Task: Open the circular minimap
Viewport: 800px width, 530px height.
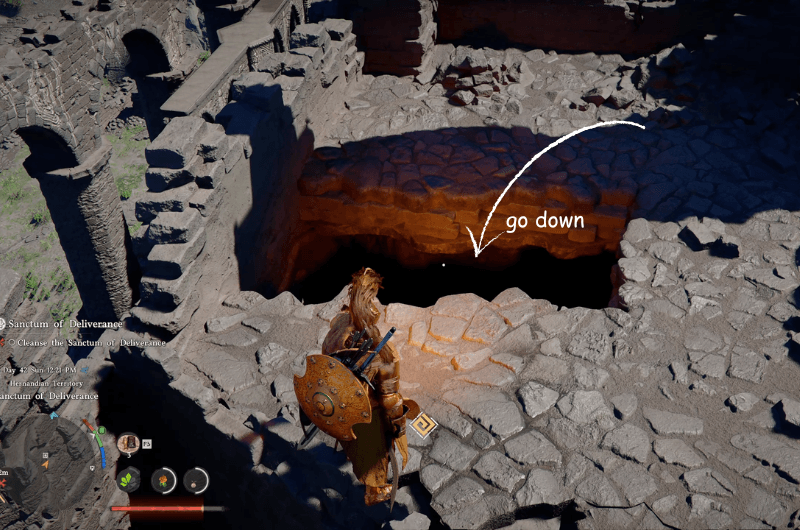Action: coord(48,458)
